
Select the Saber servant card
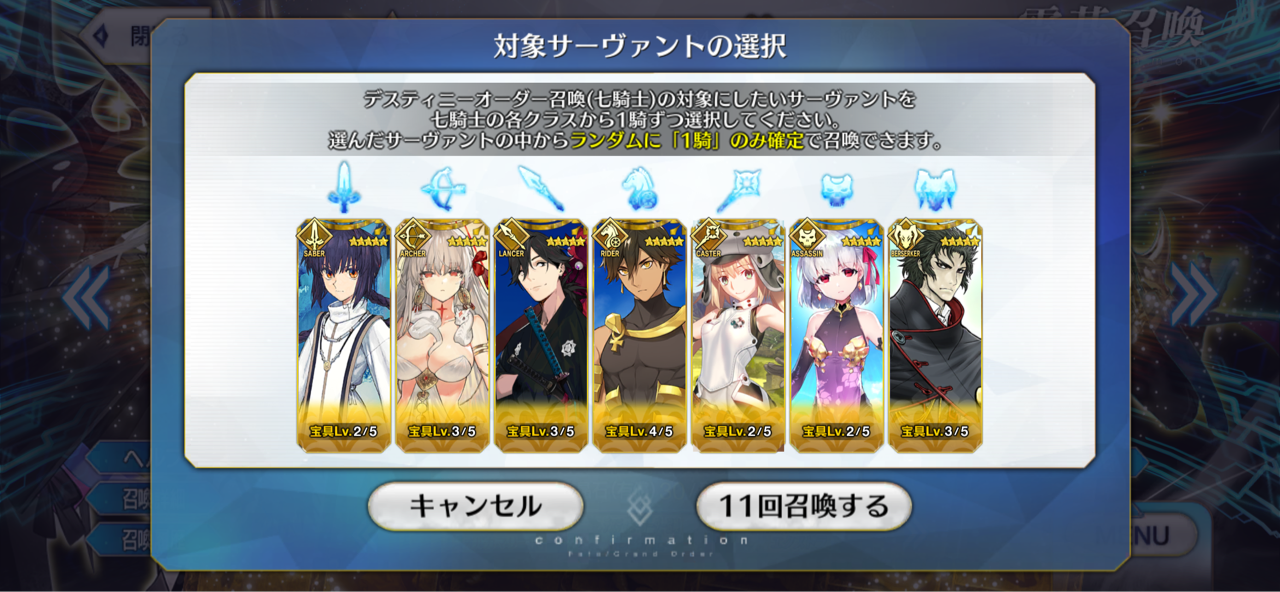[x=343, y=335]
